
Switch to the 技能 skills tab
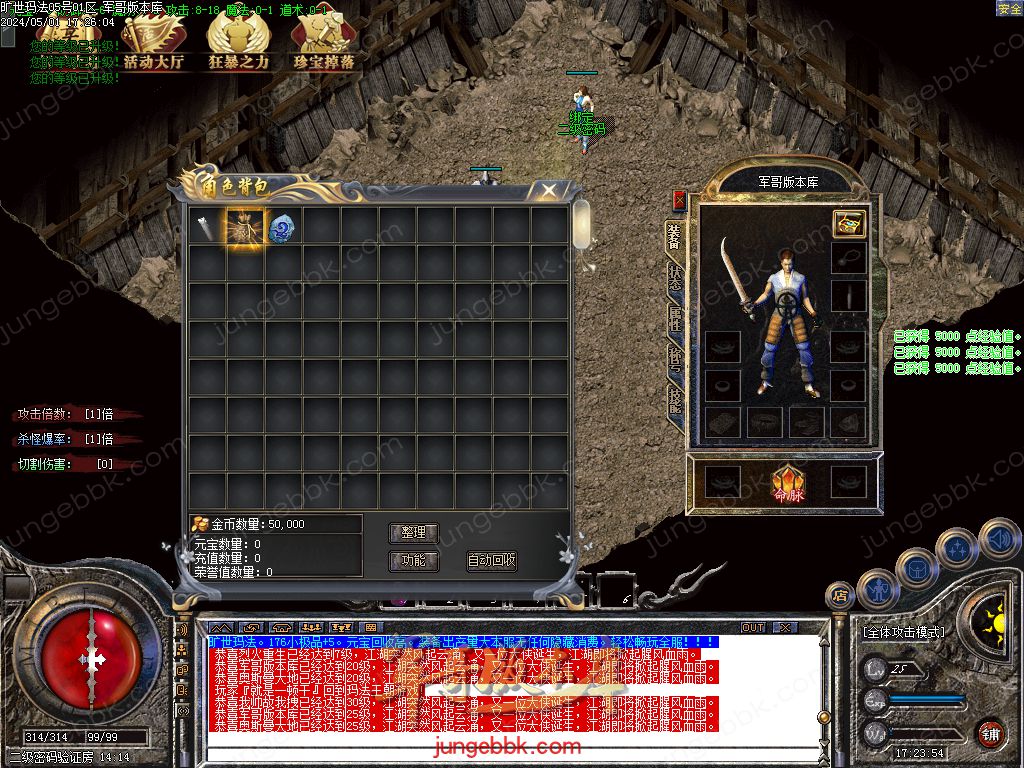(675, 402)
